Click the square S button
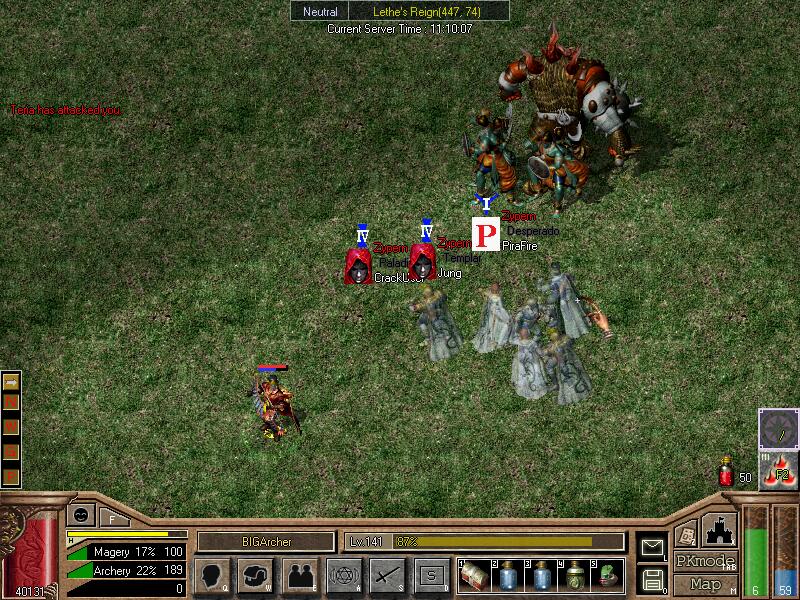This screenshot has width=800, height=600. 431,575
